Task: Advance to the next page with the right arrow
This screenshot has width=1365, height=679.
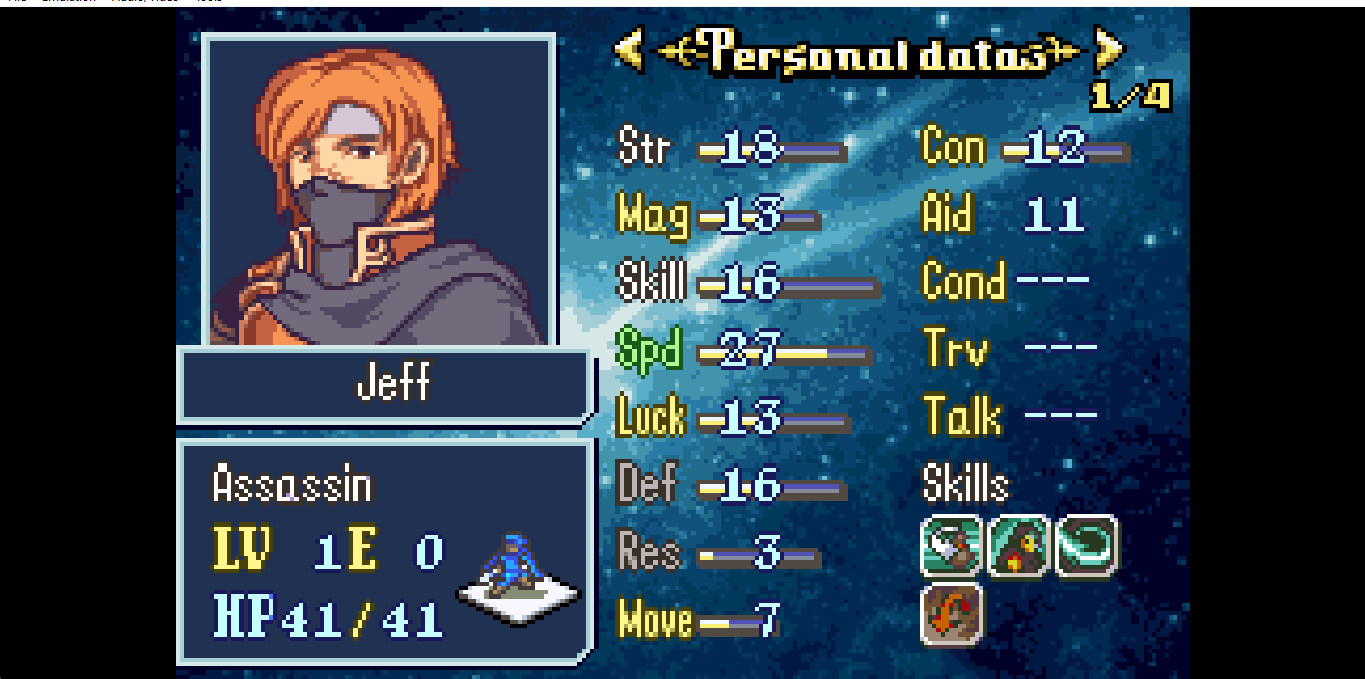Action: pyautogui.click(x=1108, y=50)
